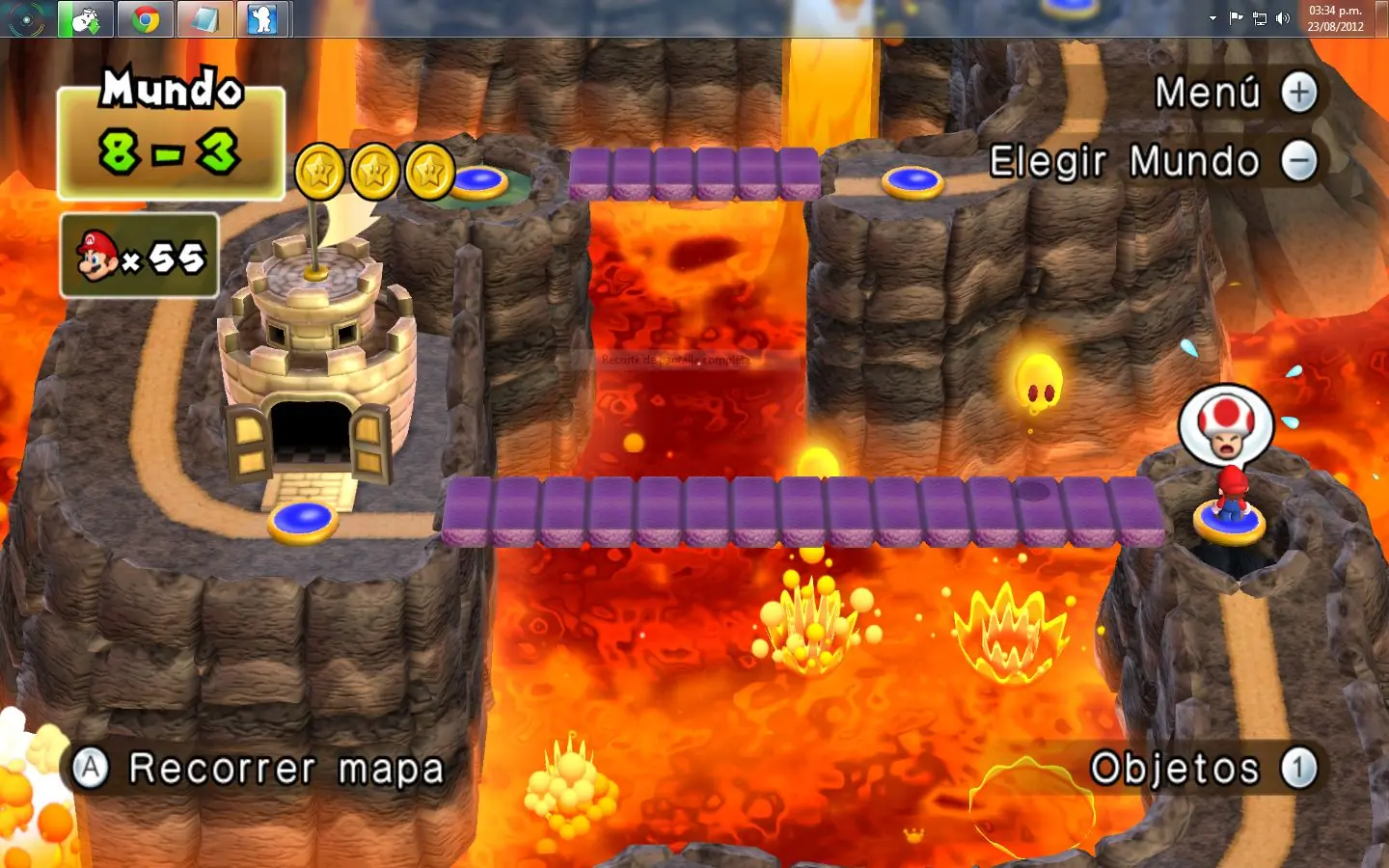Click the volume speaker icon in the system tray
The image size is (1389, 868).
[1283, 18]
